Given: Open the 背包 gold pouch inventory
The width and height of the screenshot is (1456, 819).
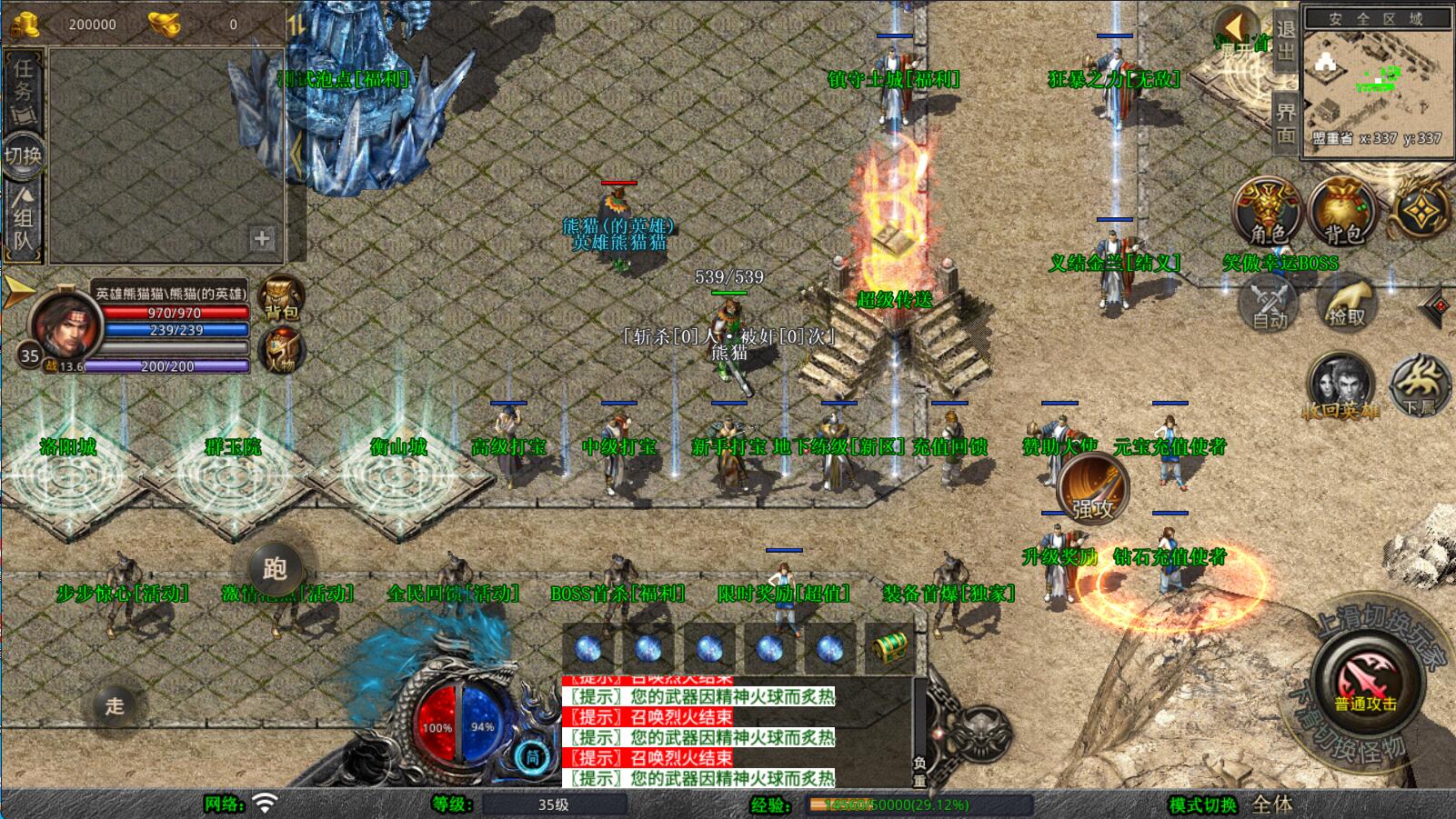Looking at the screenshot, I should [x=1342, y=211].
